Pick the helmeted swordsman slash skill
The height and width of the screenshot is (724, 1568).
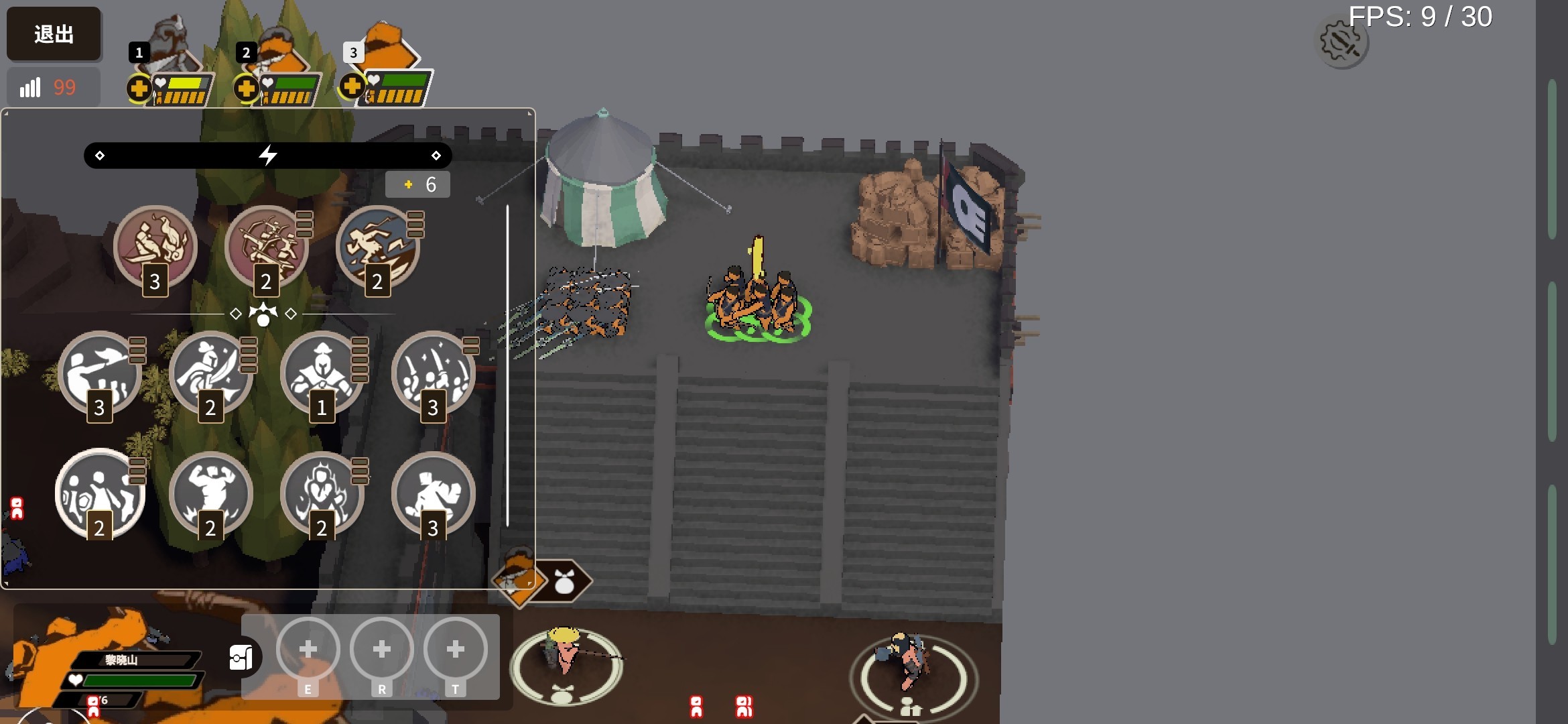(210, 372)
